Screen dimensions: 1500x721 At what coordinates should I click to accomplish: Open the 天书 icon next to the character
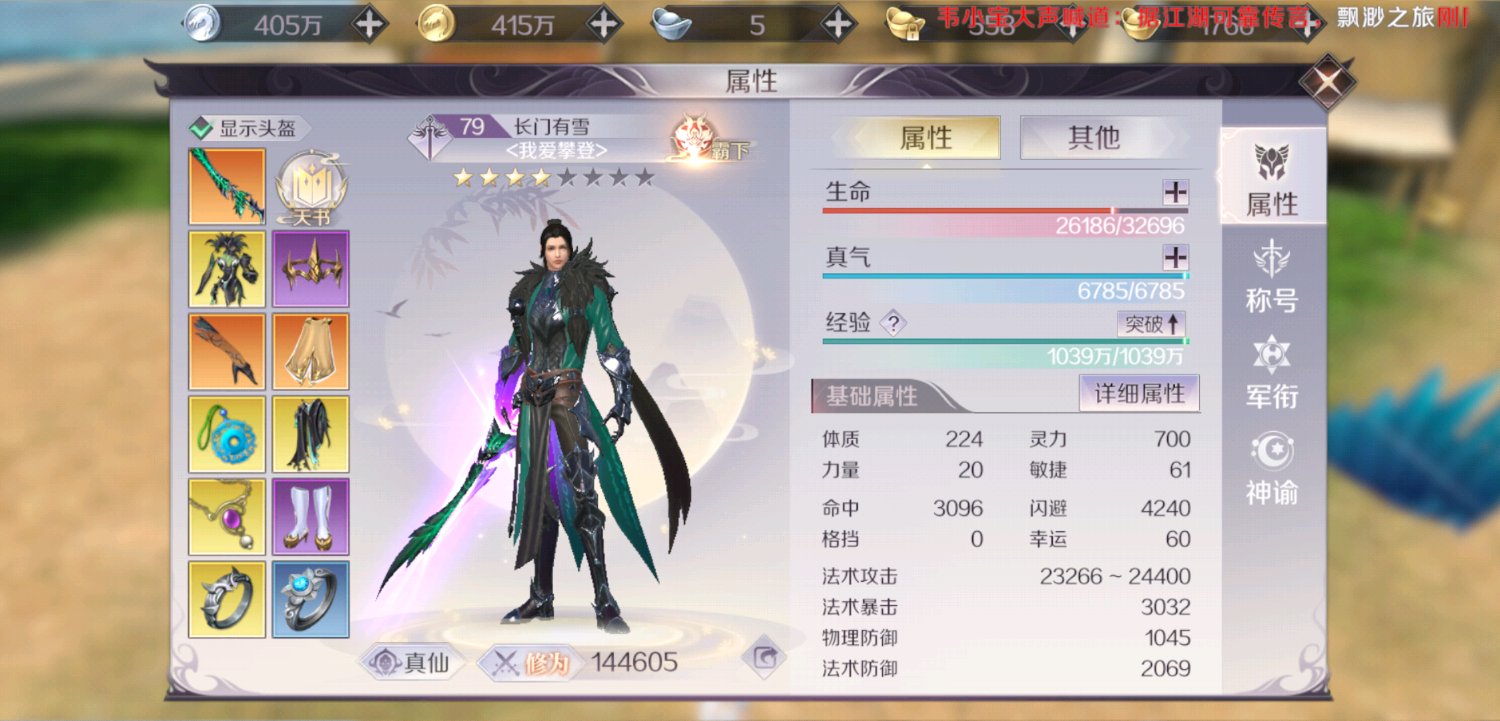point(313,182)
